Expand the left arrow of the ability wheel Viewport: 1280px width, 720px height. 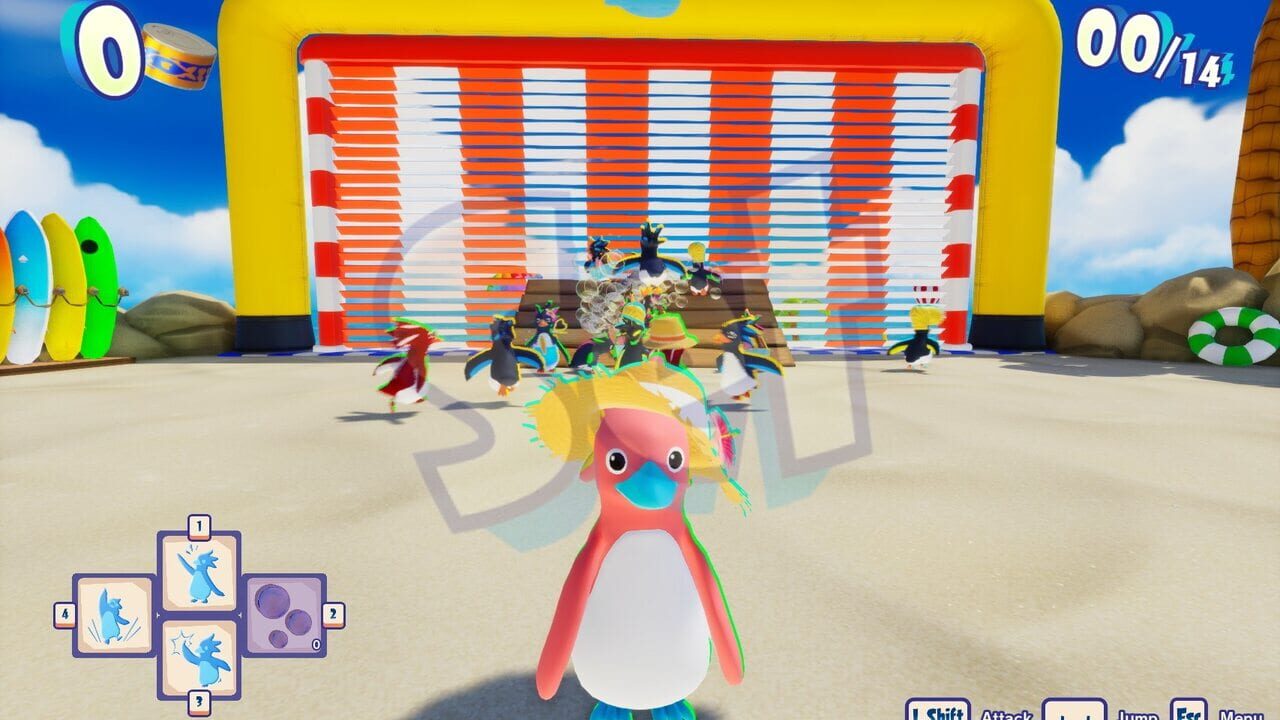point(159,614)
